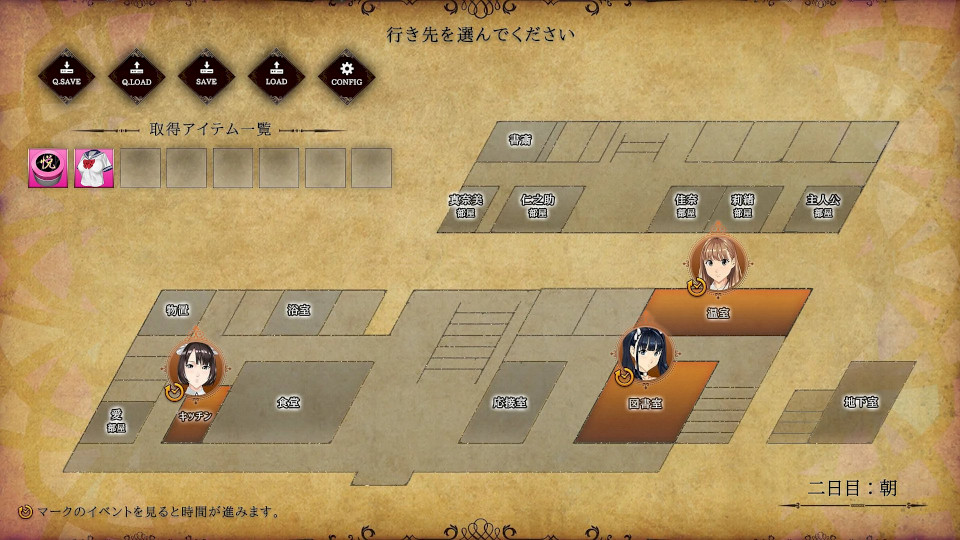The width and height of the screenshot is (960, 540).
Task: Select the 応接室 reception room
Action: click(509, 402)
